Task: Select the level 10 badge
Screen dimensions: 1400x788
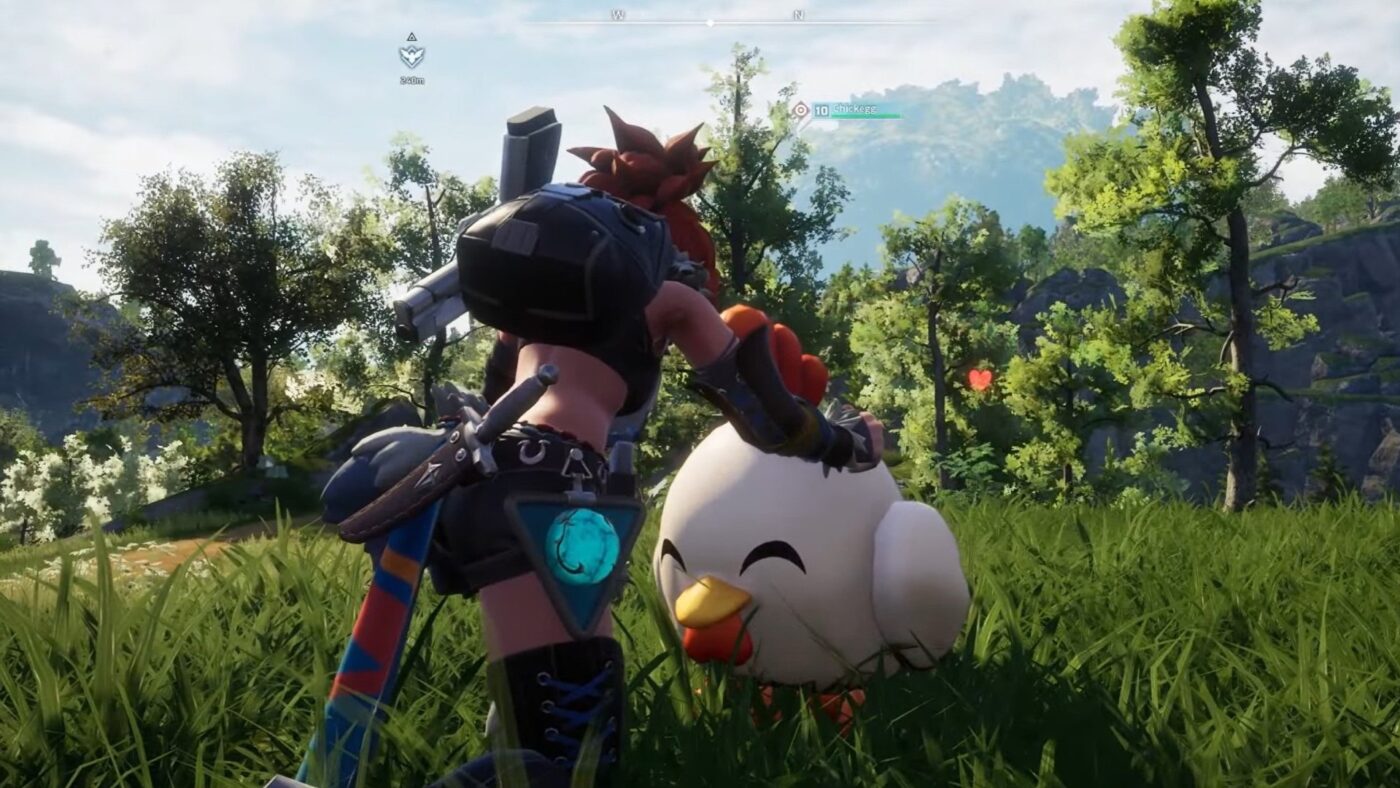Action: (822, 110)
